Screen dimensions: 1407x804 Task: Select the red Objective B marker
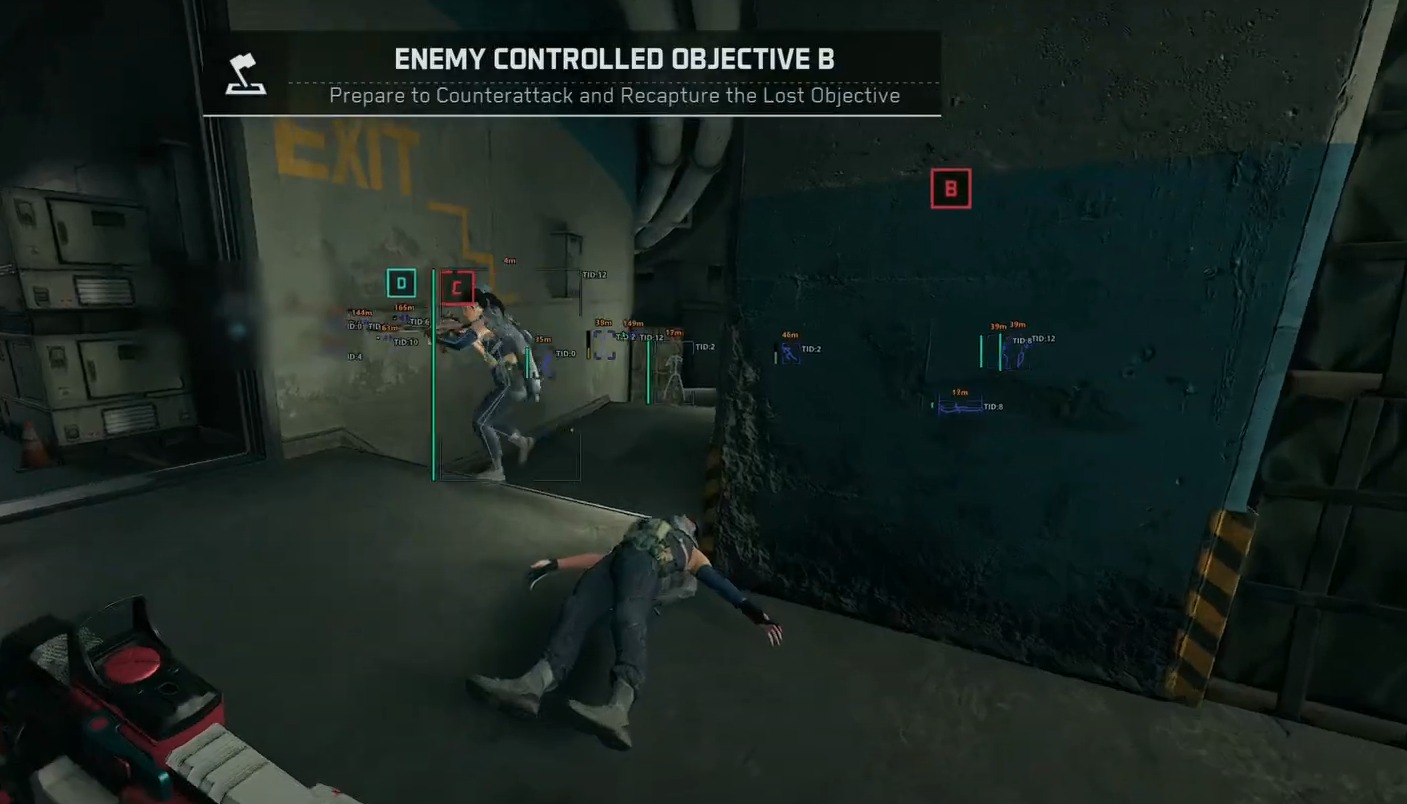(x=949, y=188)
